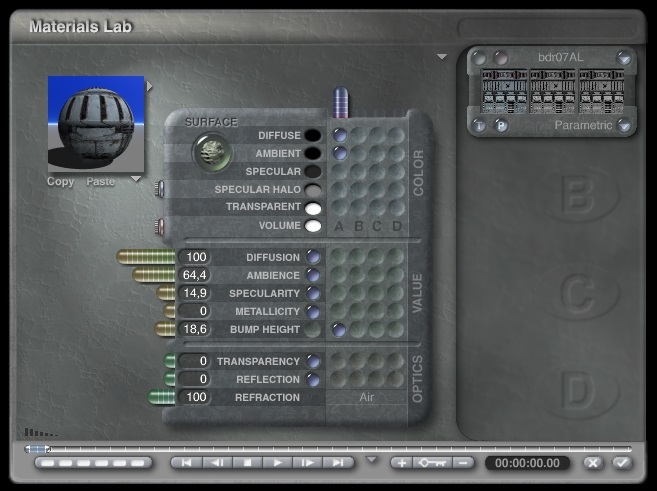Toggle the texture P button
657x491 pixels.
coord(500,126)
